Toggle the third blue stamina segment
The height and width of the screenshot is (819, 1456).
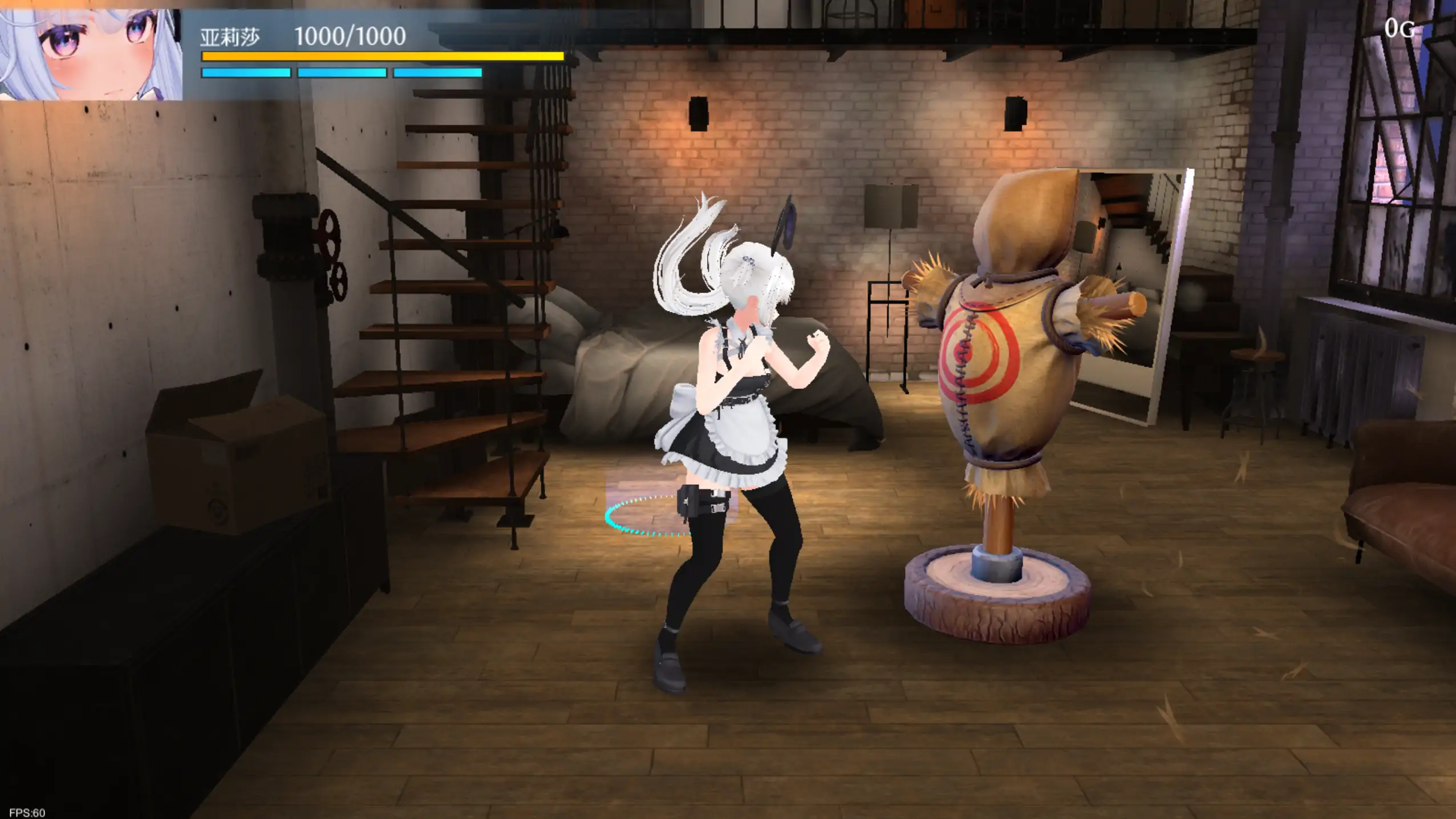[x=436, y=73]
